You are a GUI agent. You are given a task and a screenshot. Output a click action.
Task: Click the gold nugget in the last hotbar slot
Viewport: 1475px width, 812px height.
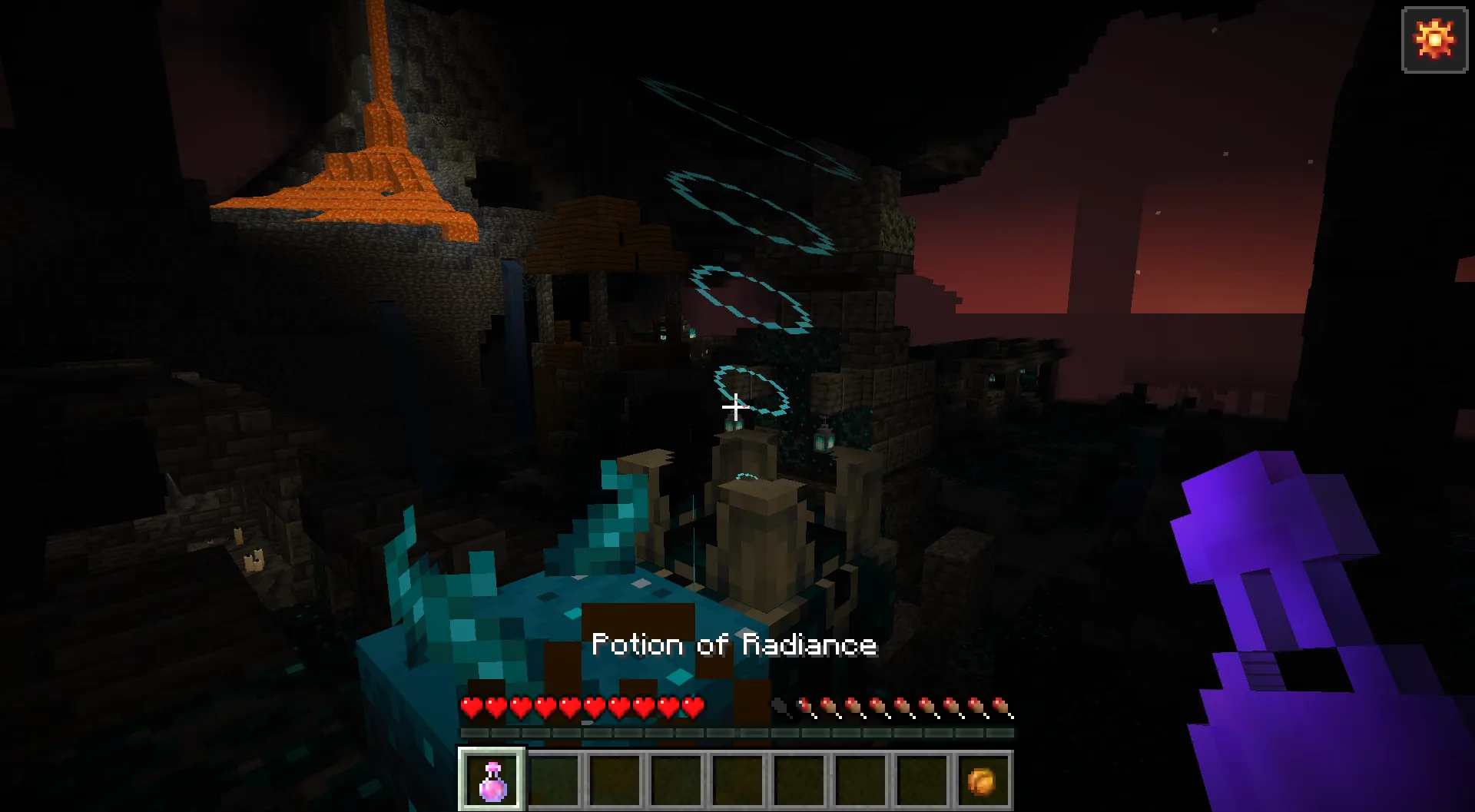coord(983,781)
